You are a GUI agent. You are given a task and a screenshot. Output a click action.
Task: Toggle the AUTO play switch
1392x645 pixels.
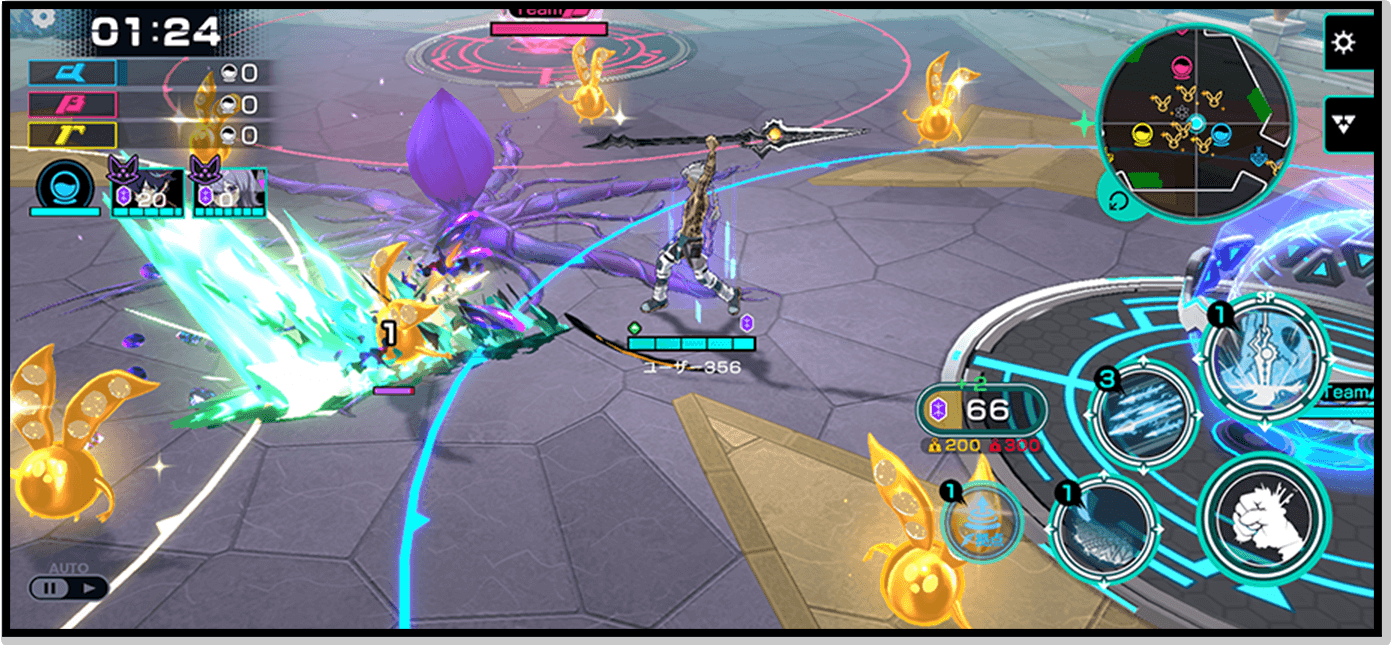point(68,587)
